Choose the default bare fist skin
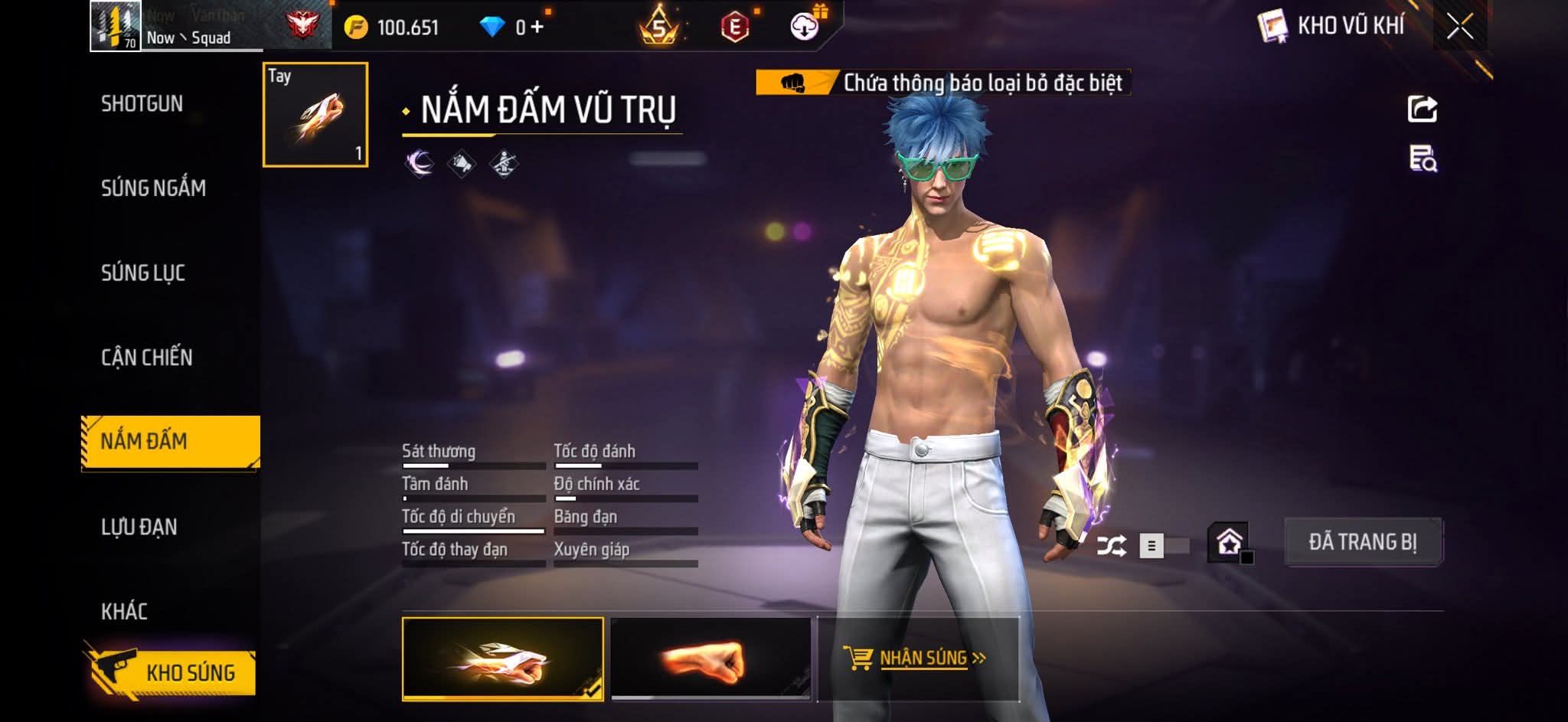This screenshot has height=722, width=1568. tap(710, 658)
